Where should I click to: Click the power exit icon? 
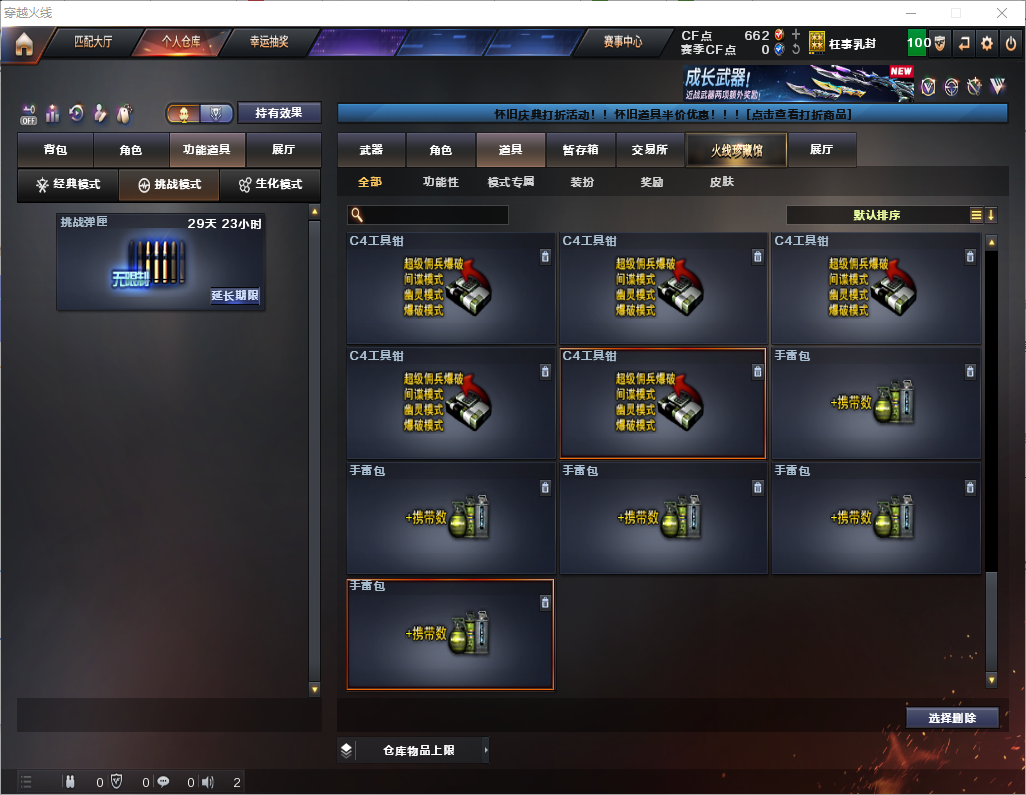point(1010,44)
